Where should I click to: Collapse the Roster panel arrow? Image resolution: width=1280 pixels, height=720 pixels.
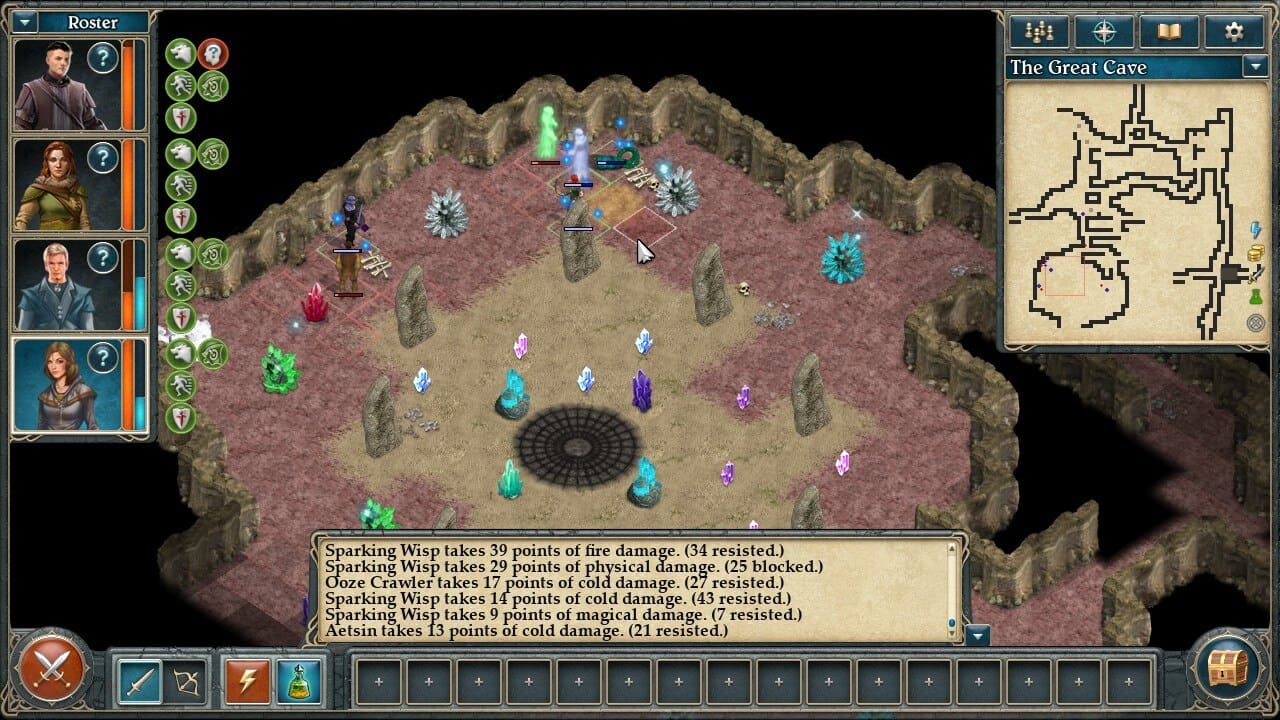click(24, 22)
